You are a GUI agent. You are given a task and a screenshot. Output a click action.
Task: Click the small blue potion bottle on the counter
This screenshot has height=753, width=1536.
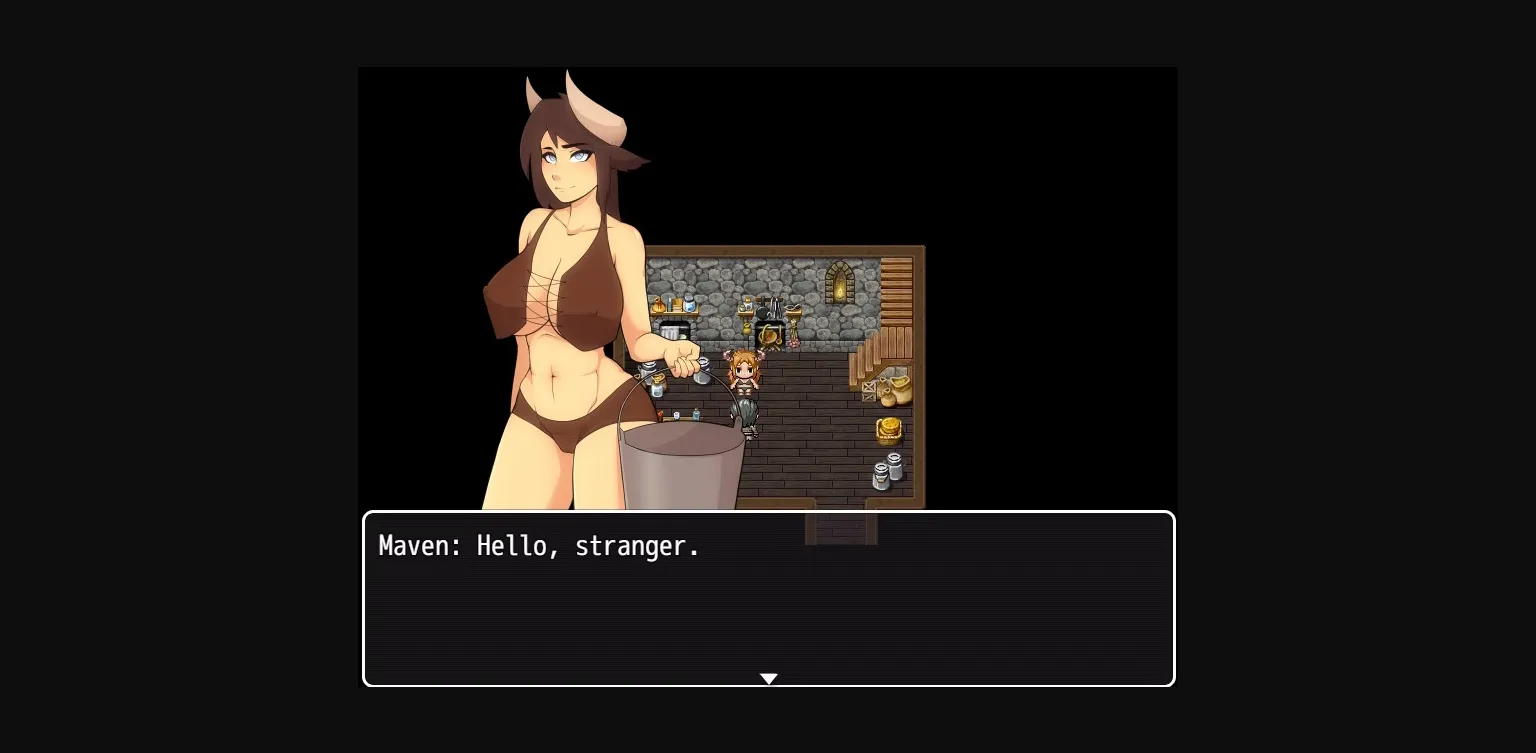click(x=695, y=413)
